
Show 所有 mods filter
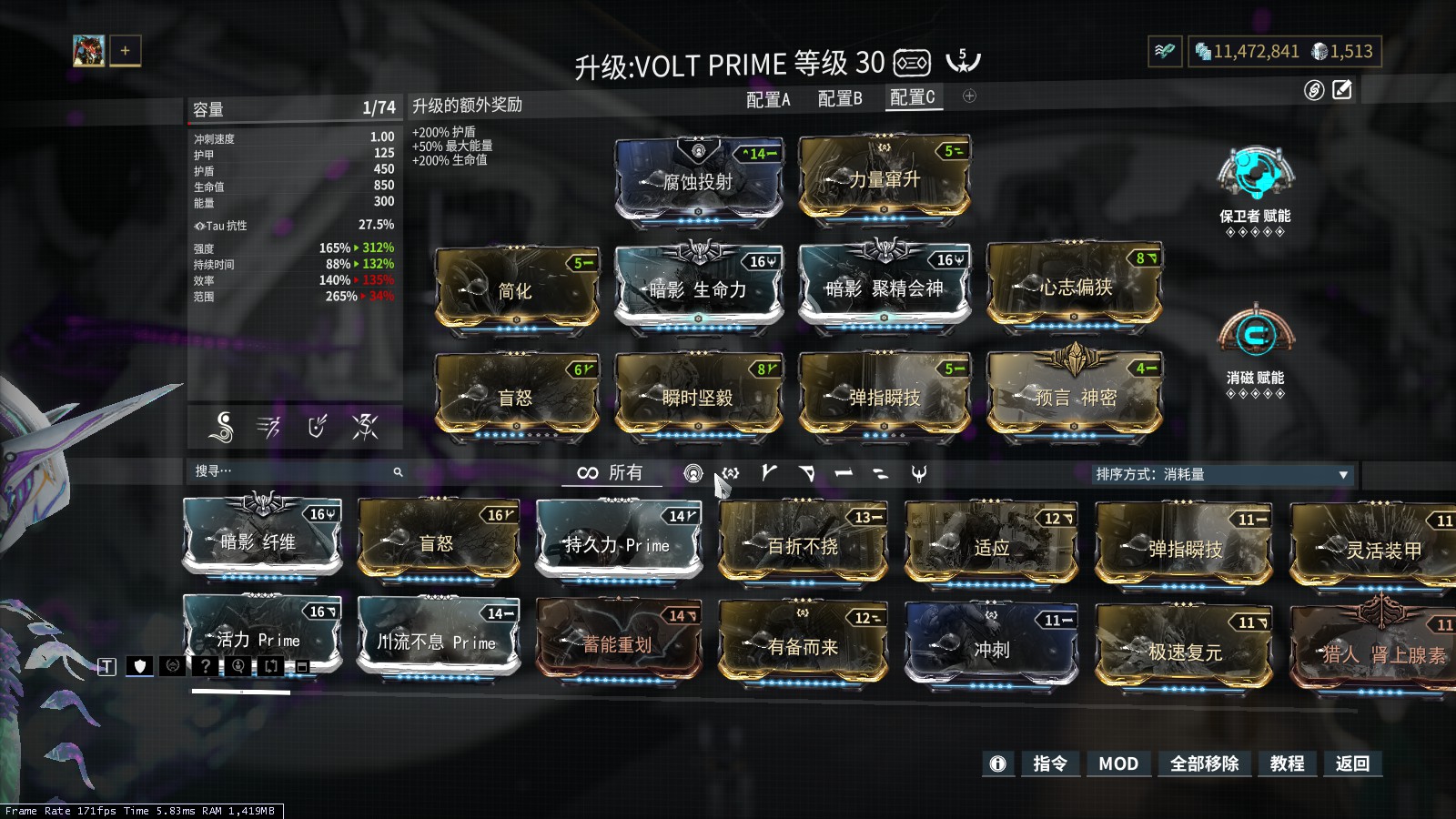pyautogui.click(x=611, y=472)
